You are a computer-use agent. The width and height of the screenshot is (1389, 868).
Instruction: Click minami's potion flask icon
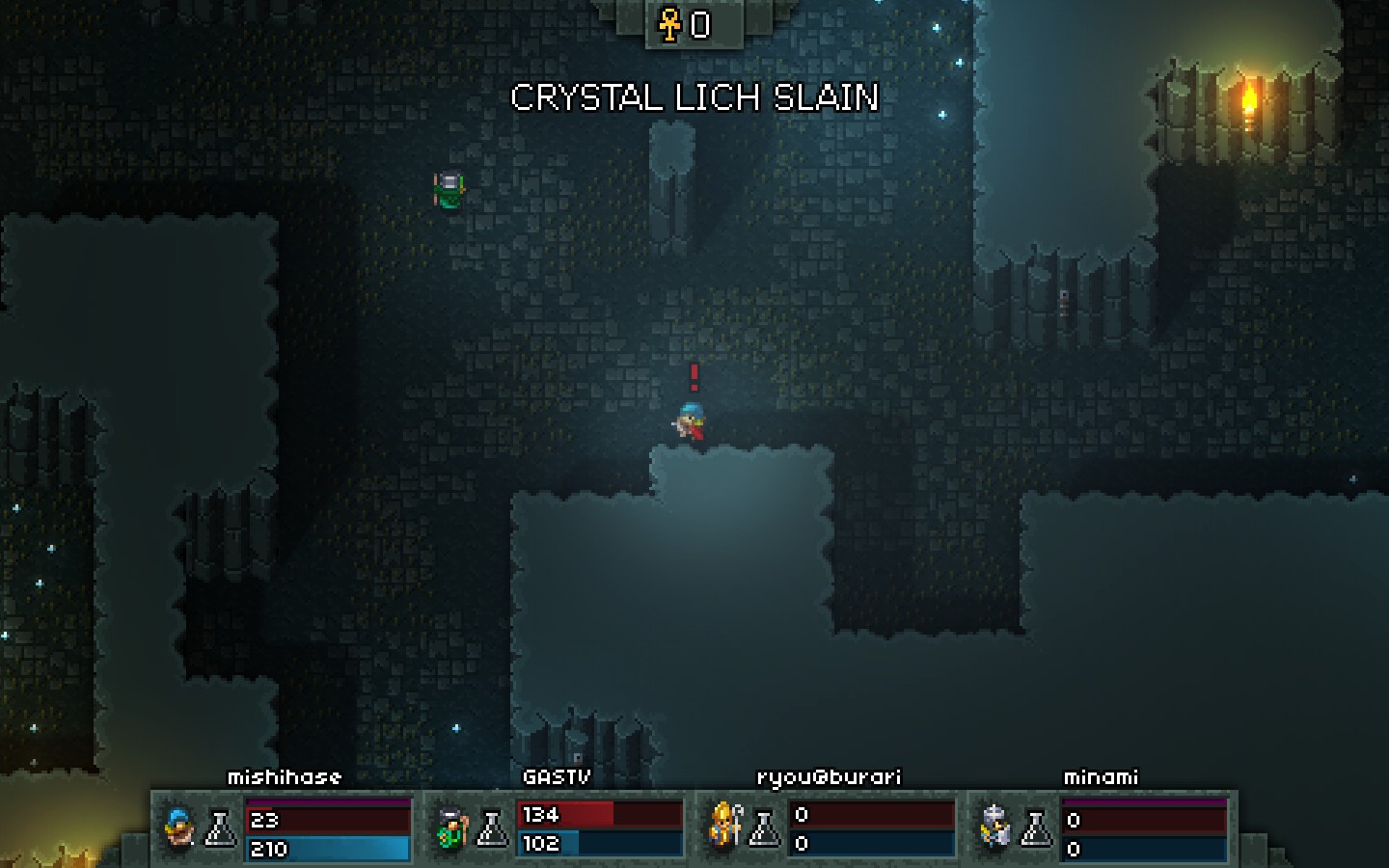tap(1037, 827)
